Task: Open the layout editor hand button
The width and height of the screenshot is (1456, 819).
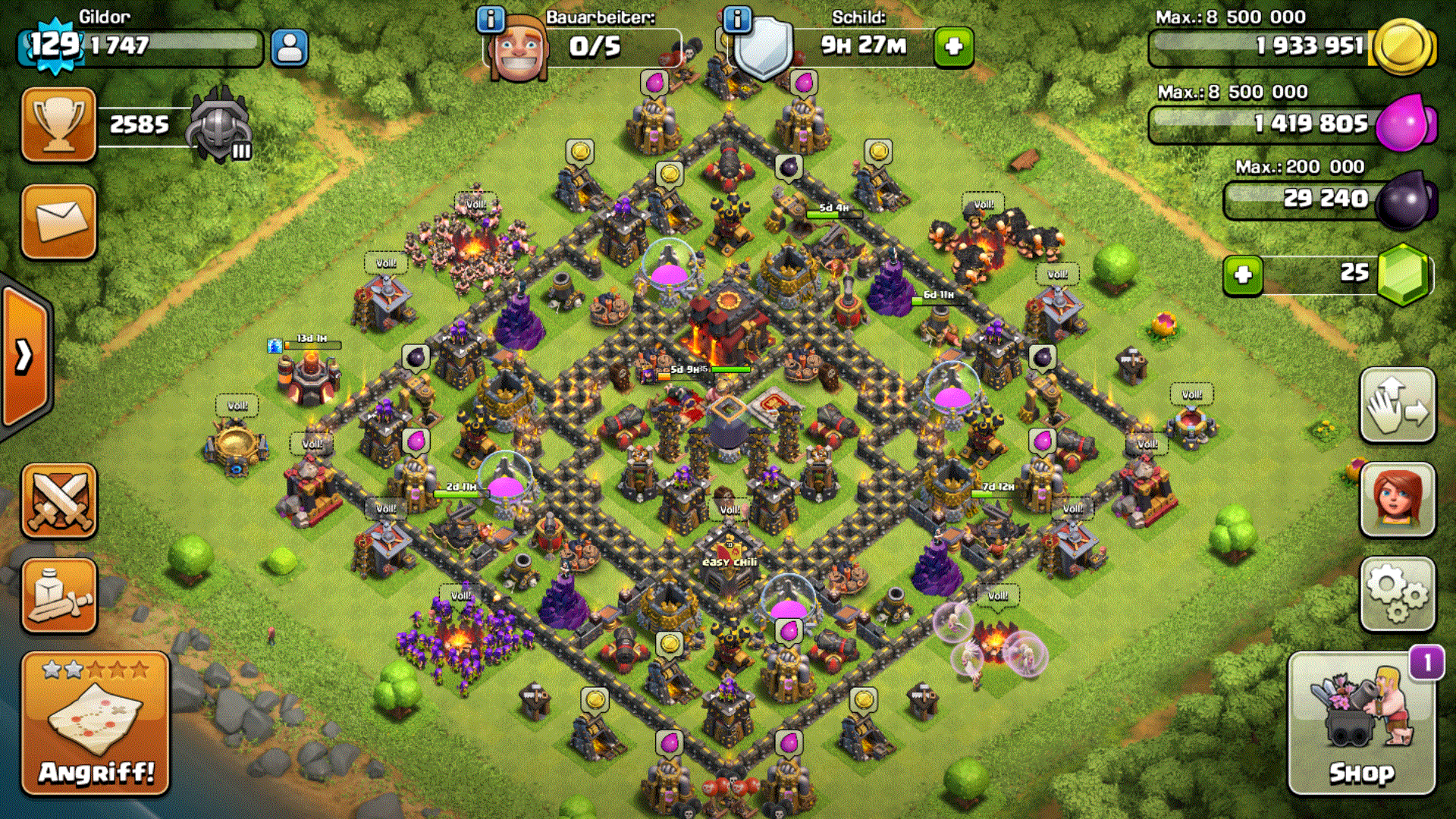Action: click(1397, 406)
